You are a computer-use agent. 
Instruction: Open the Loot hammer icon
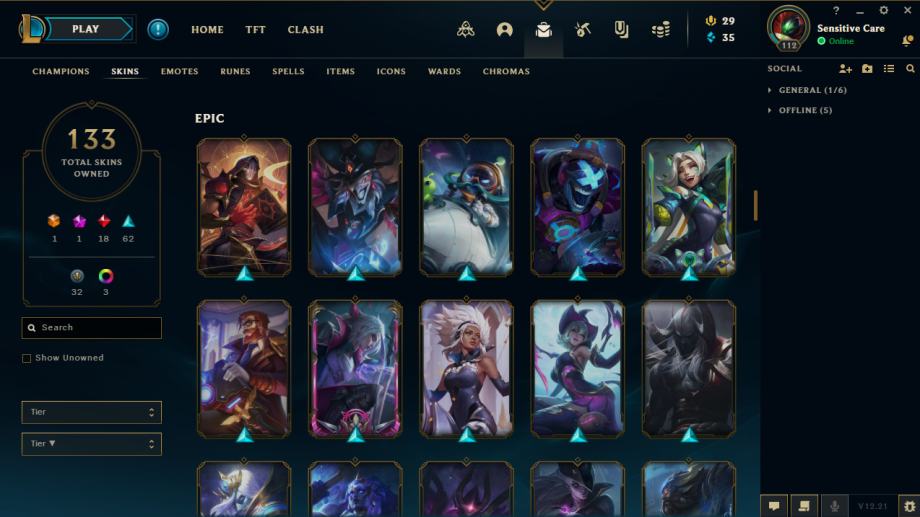click(x=583, y=30)
